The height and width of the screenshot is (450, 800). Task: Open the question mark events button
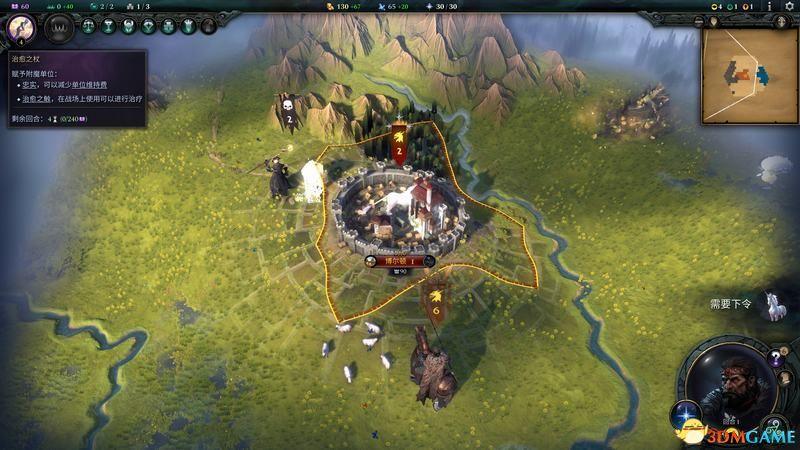776,358
